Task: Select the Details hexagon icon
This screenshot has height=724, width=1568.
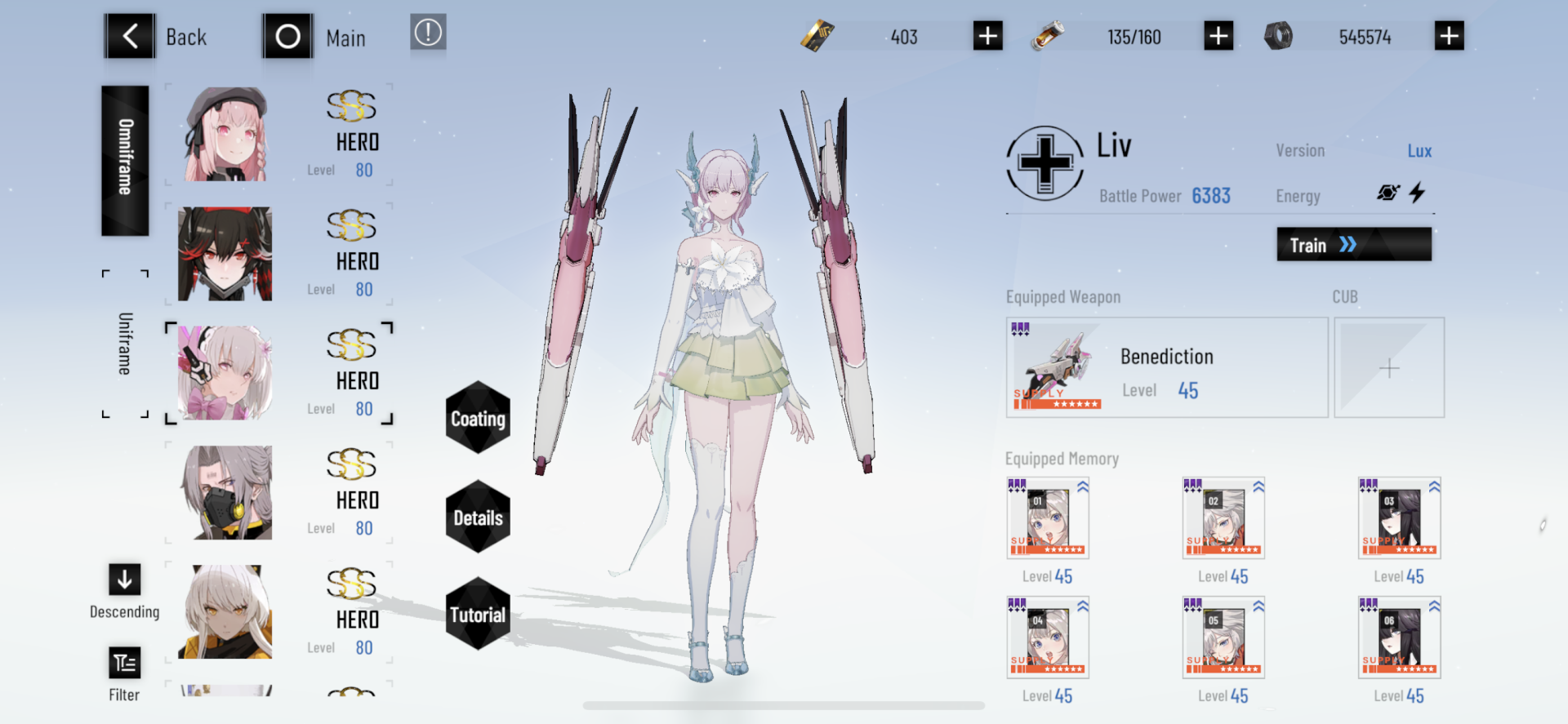Action: click(x=477, y=517)
